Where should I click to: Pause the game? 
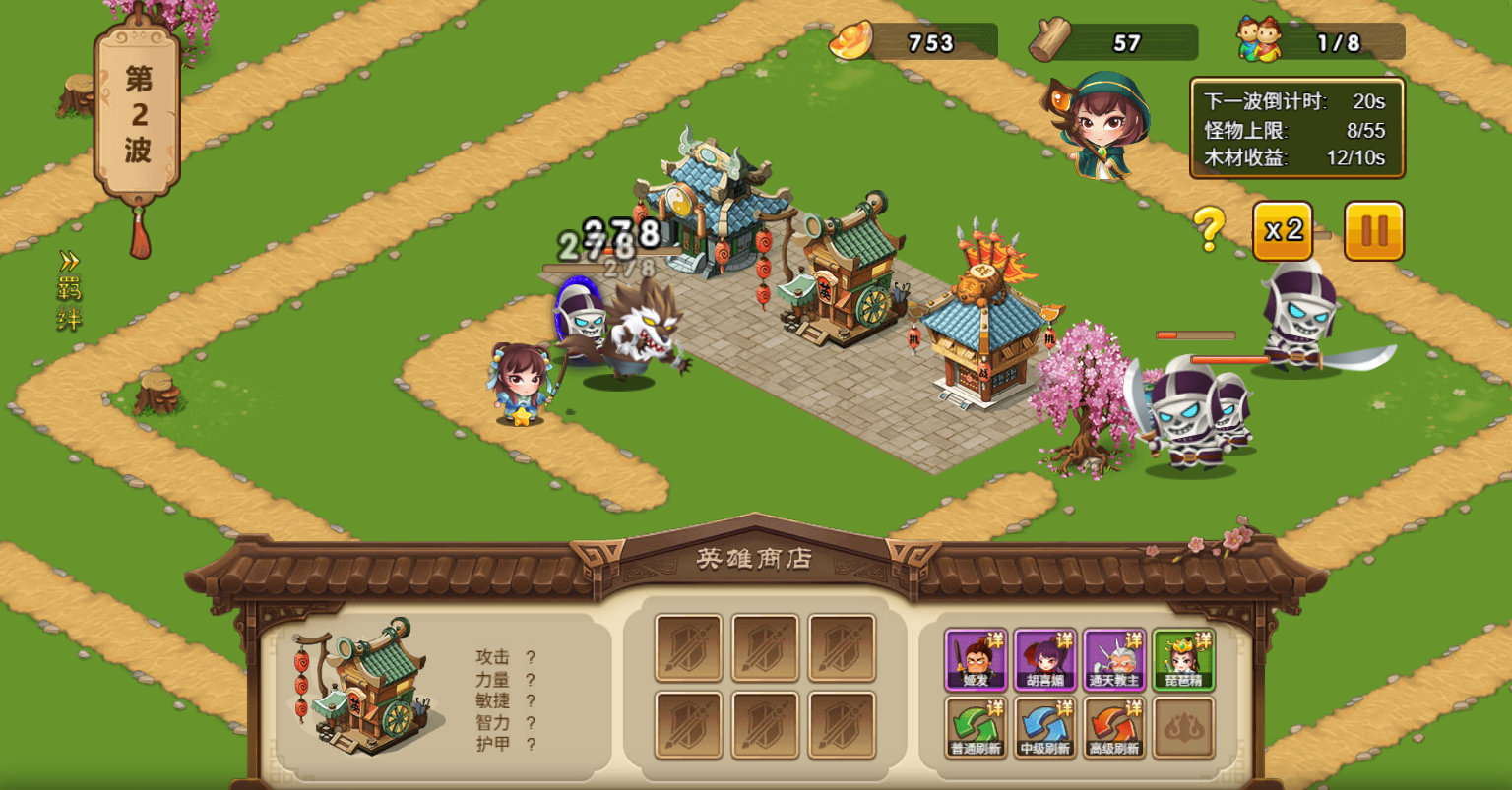(x=1373, y=231)
